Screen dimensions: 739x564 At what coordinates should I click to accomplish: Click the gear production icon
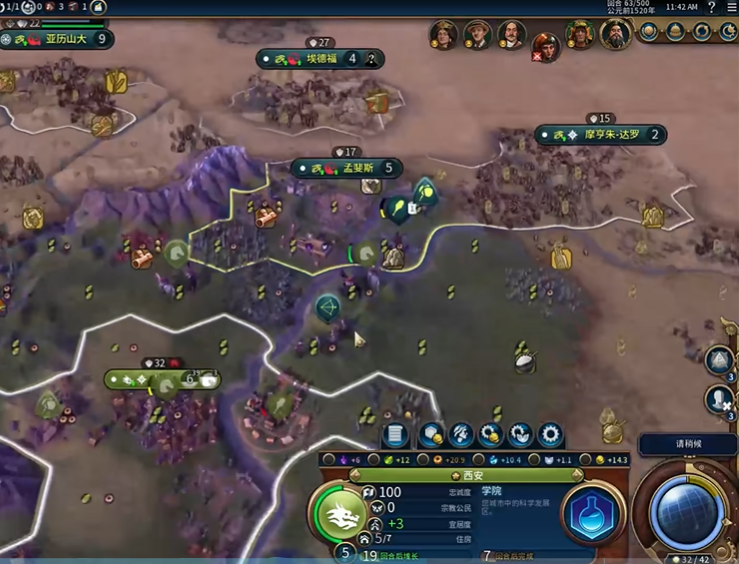tap(550, 435)
